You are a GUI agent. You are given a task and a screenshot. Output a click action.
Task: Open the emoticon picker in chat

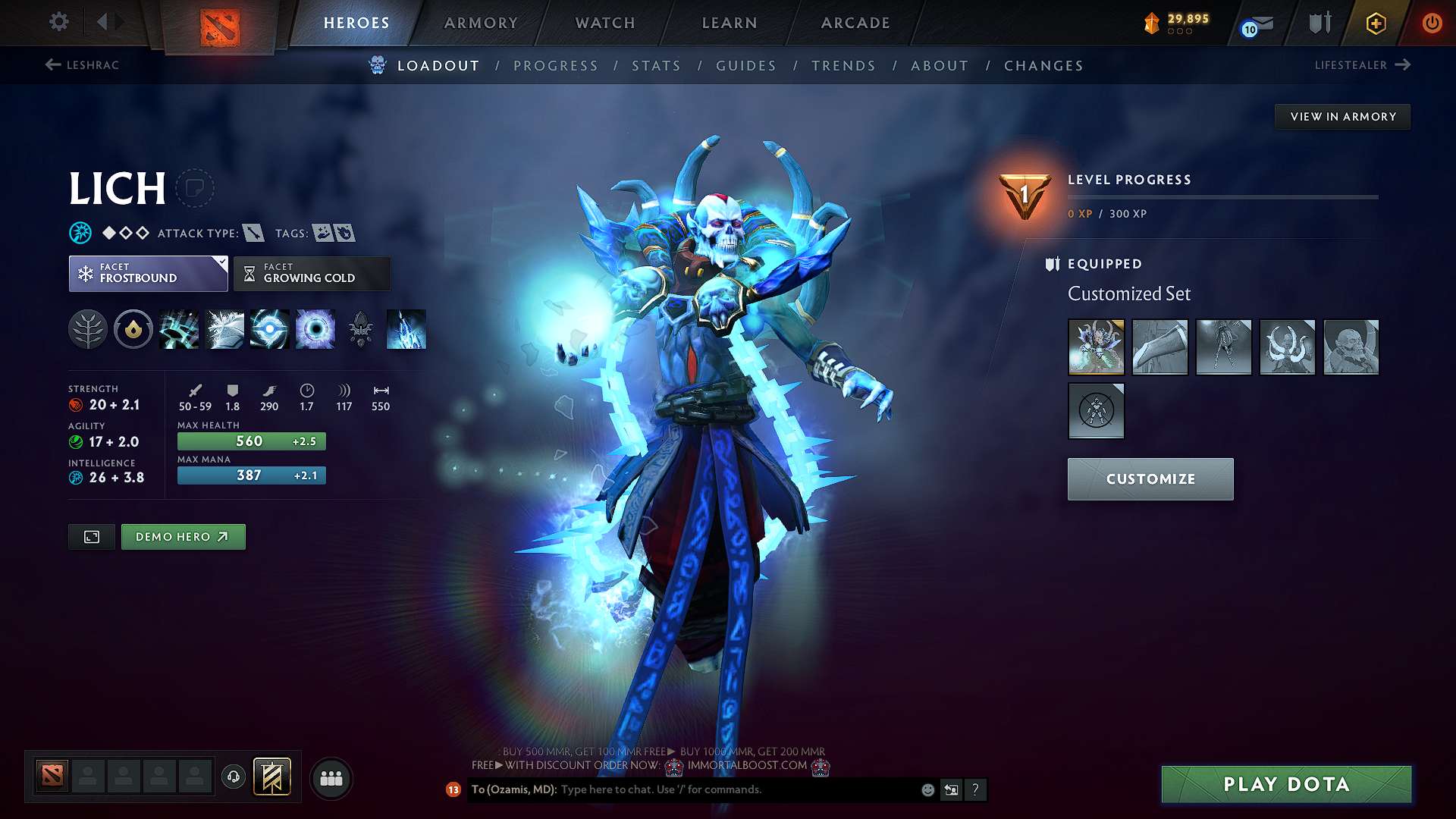927,789
